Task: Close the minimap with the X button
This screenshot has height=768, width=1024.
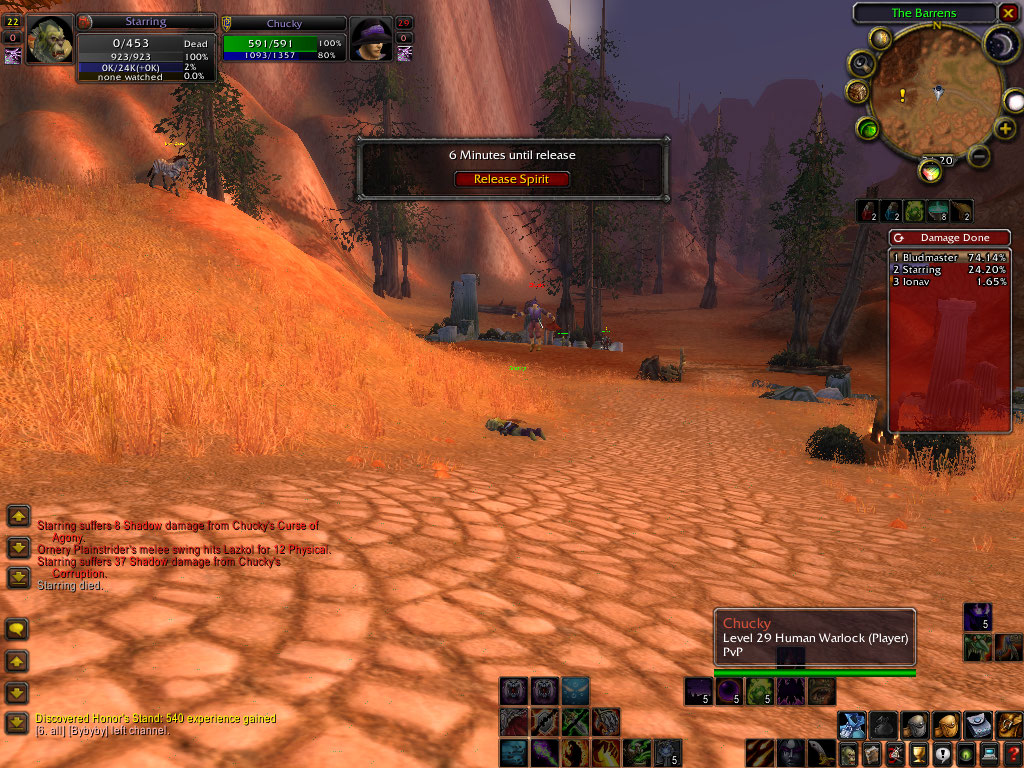Action: (1007, 13)
